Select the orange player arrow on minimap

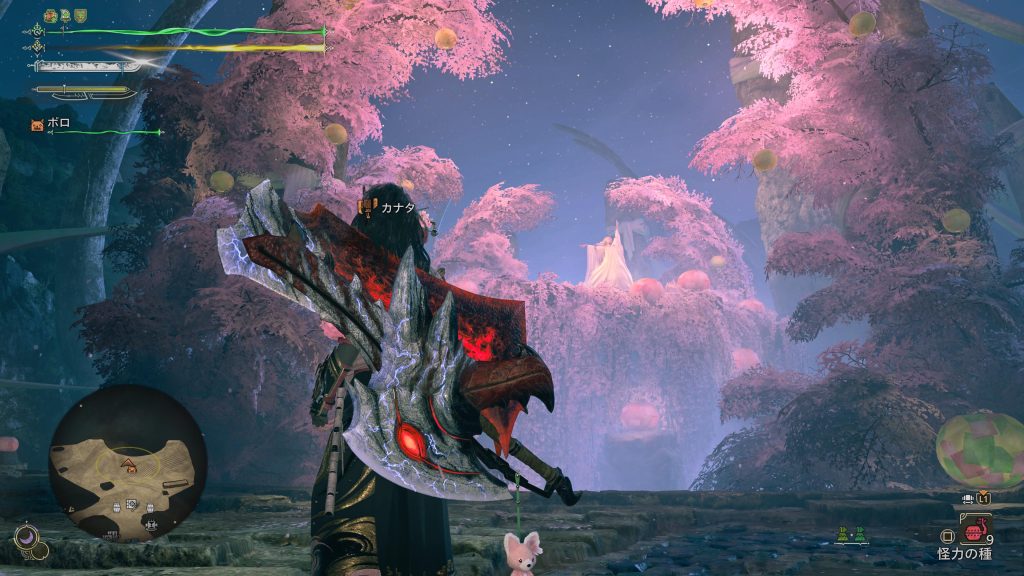pyautogui.click(x=127, y=462)
